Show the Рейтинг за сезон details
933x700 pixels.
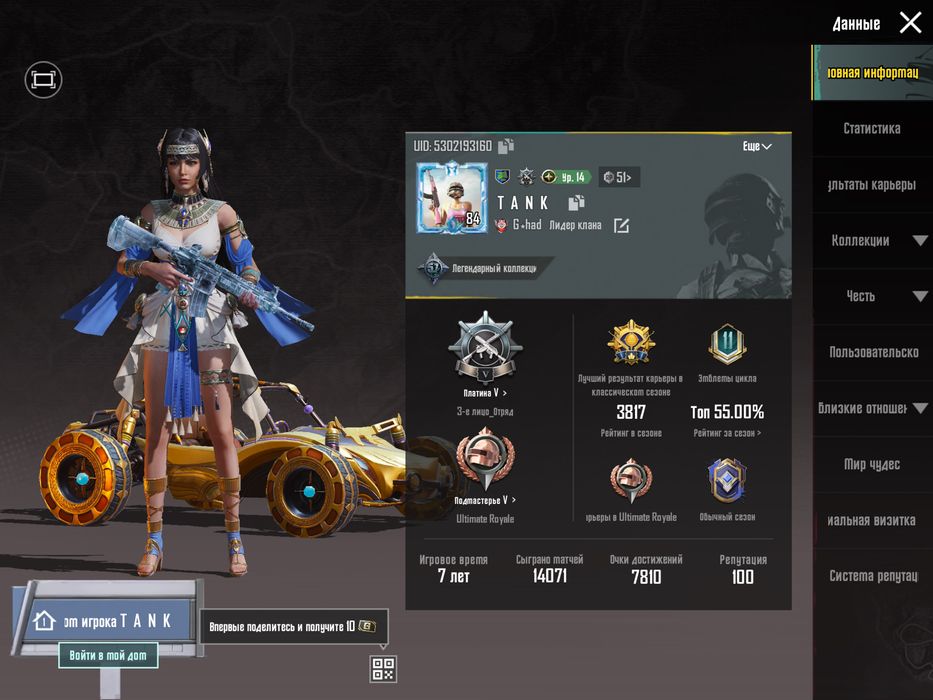coord(728,433)
